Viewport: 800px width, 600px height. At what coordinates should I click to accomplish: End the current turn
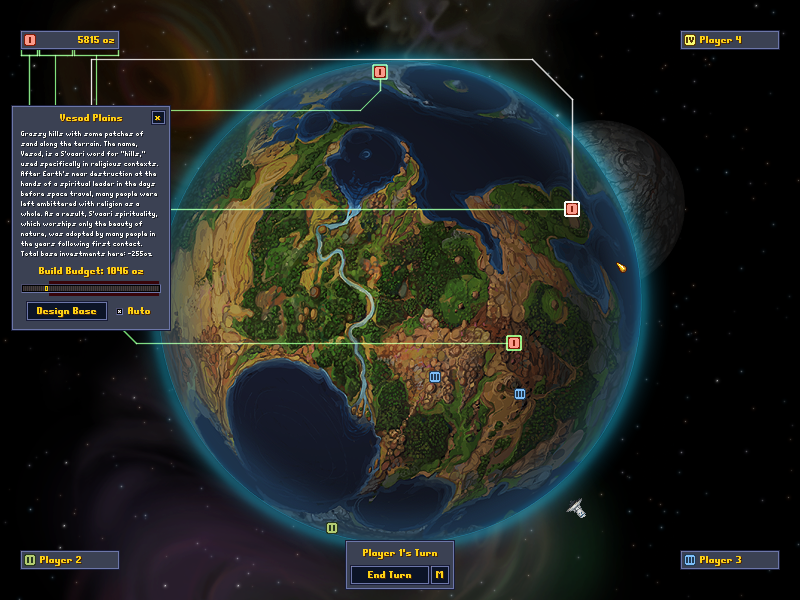(389, 575)
